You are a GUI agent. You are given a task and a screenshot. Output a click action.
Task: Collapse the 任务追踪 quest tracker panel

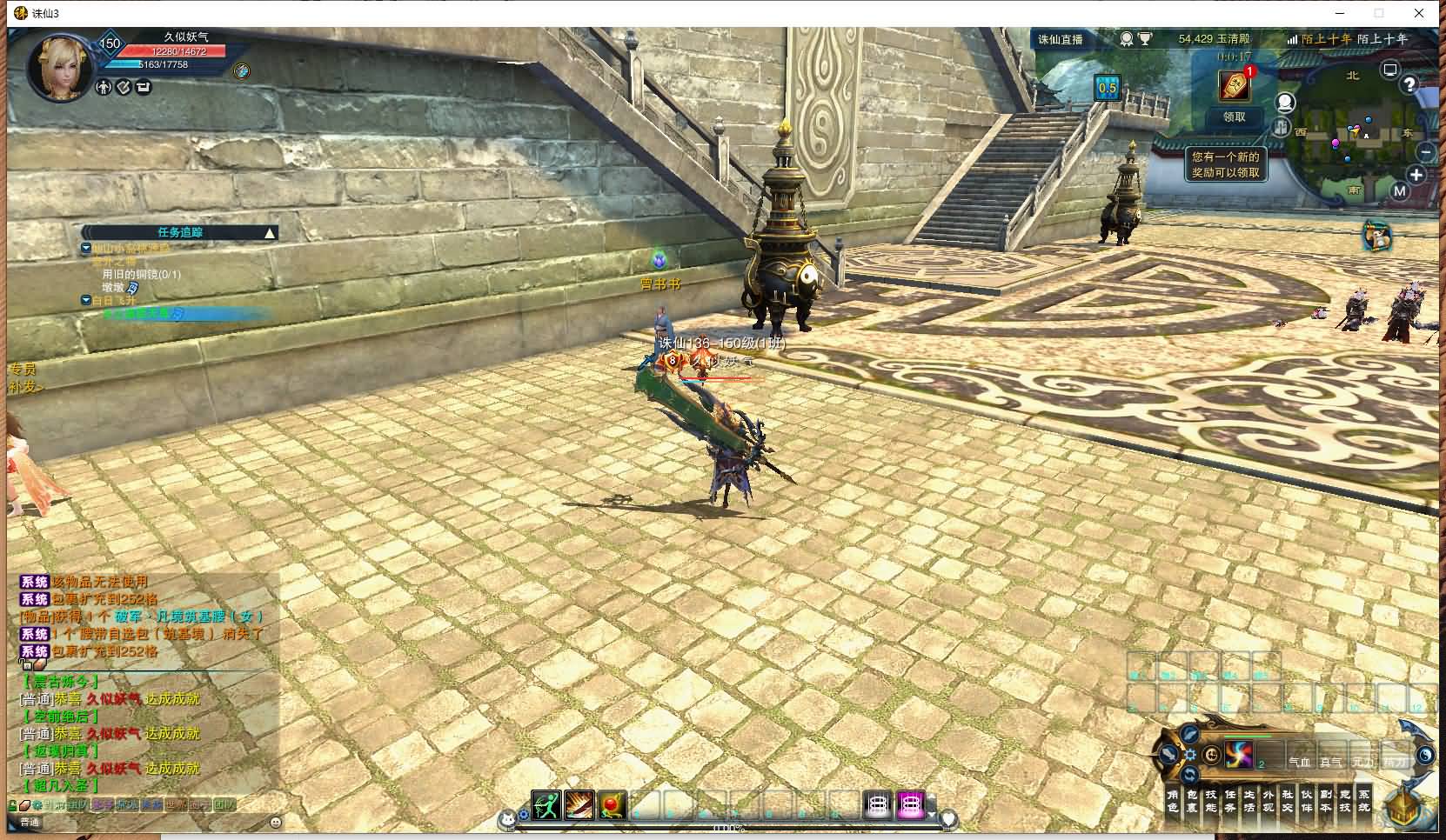click(x=270, y=233)
